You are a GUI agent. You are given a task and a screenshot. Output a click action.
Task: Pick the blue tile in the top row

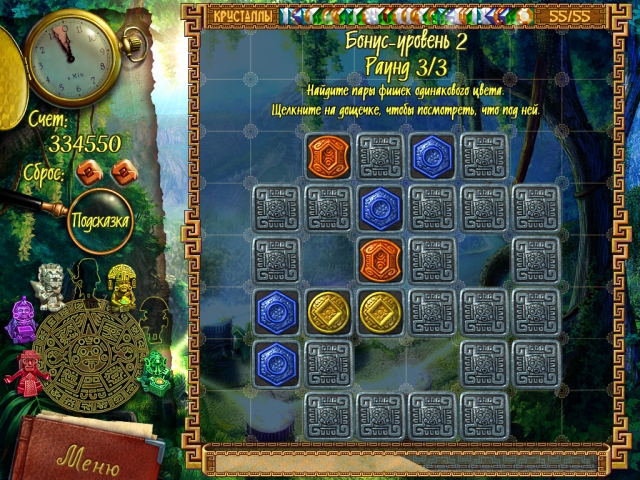(432, 156)
